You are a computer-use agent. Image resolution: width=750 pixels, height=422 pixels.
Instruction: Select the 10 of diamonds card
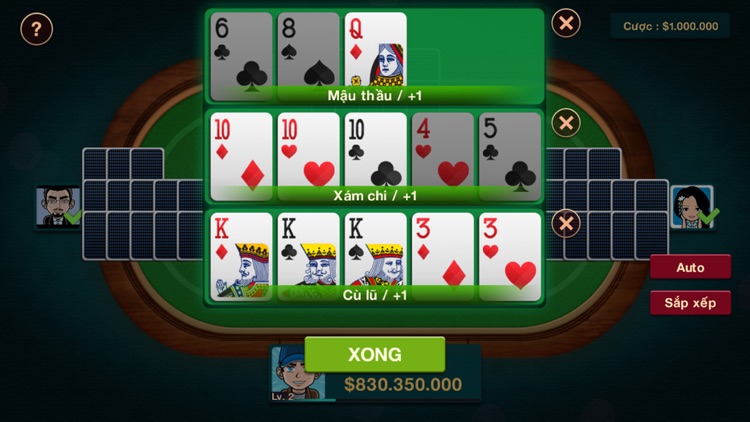click(x=241, y=150)
